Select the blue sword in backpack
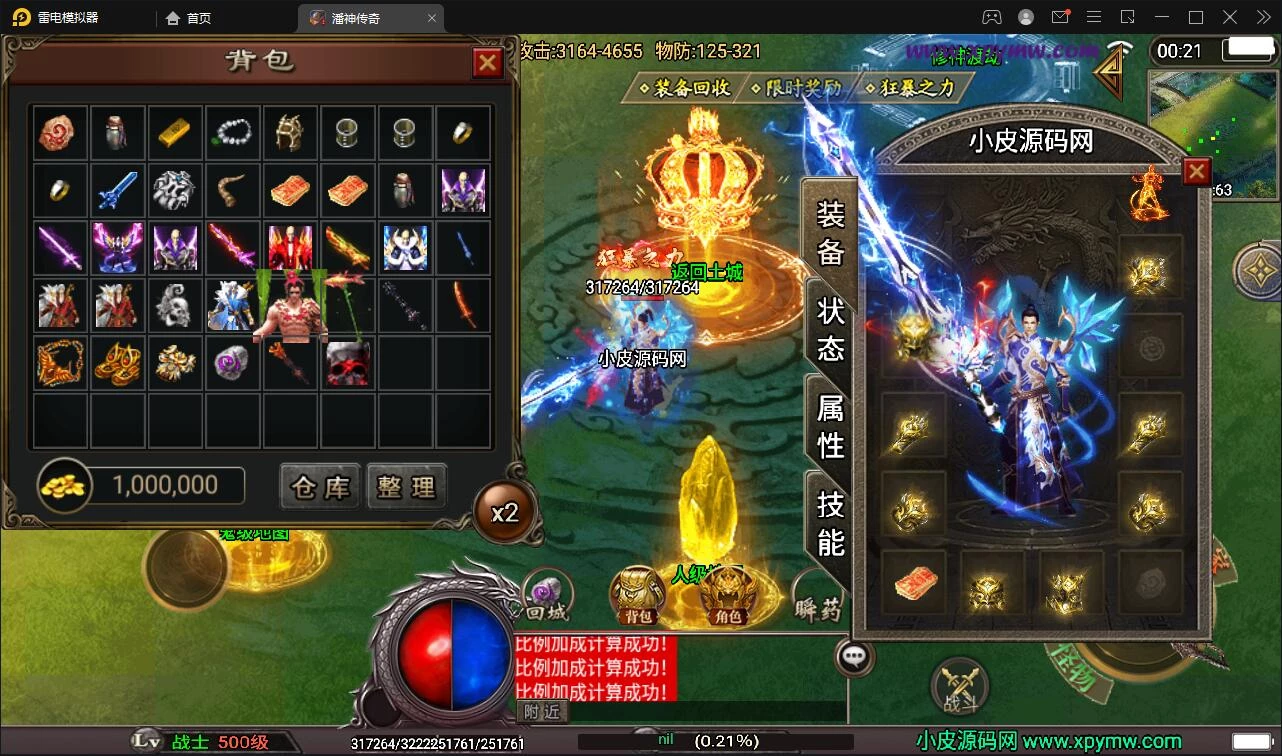 coord(118,189)
